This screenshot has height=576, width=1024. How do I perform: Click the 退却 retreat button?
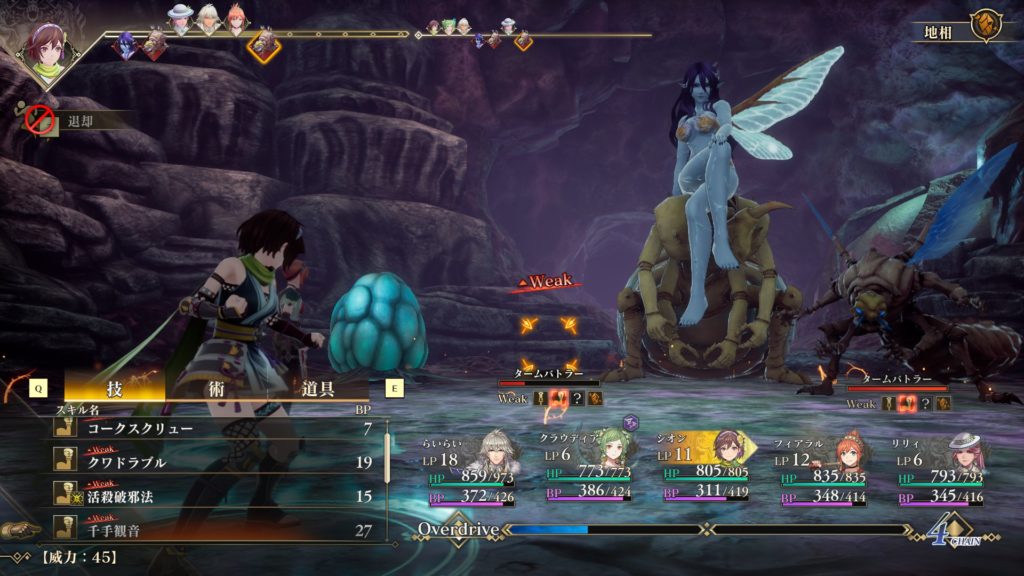point(75,121)
